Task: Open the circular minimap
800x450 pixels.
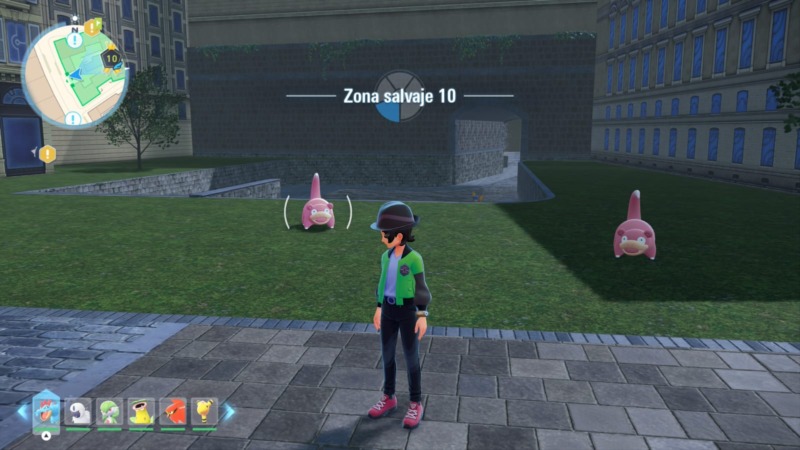Action: click(74, 75)
